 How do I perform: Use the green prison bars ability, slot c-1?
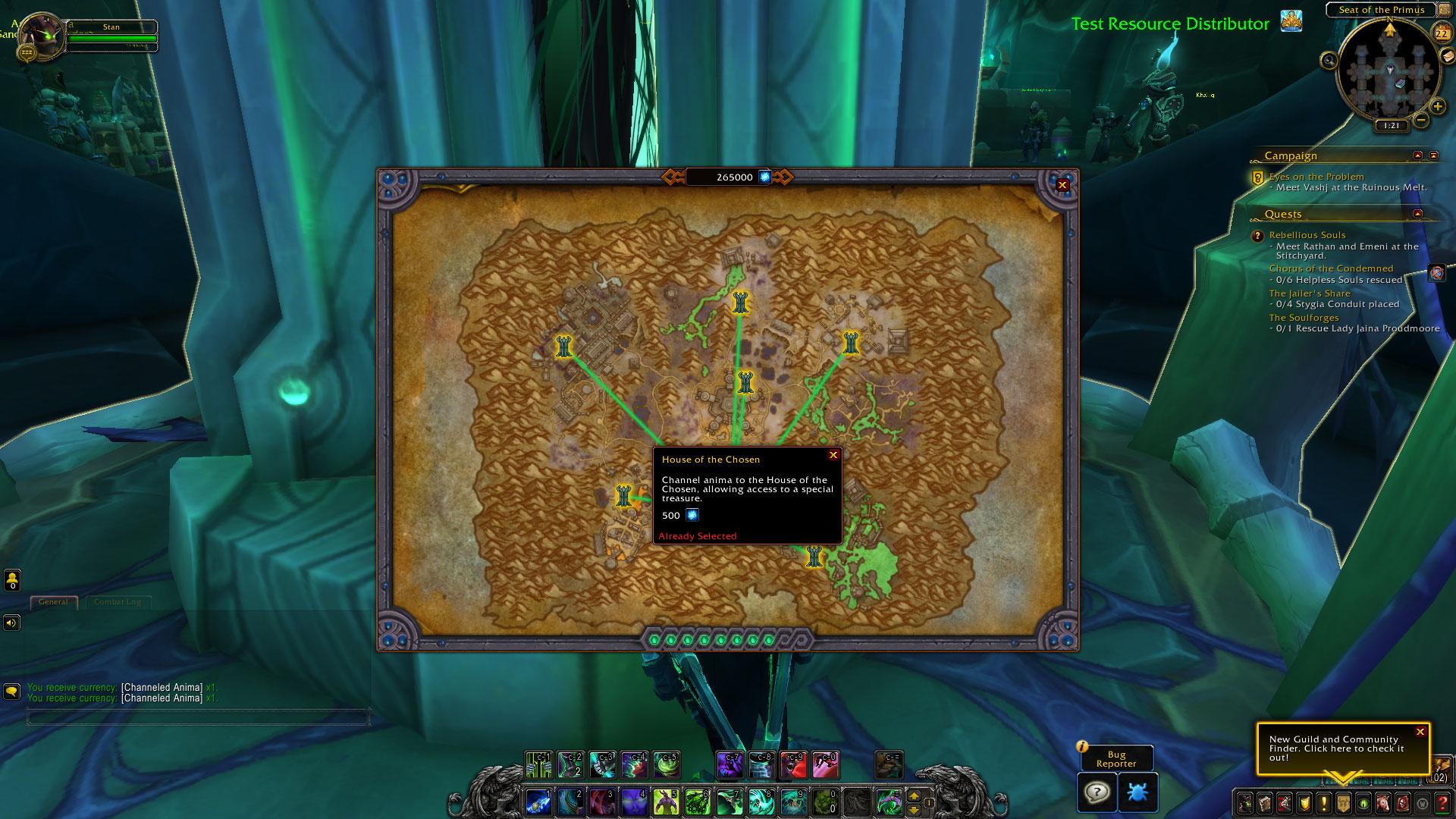click(538, 765)
